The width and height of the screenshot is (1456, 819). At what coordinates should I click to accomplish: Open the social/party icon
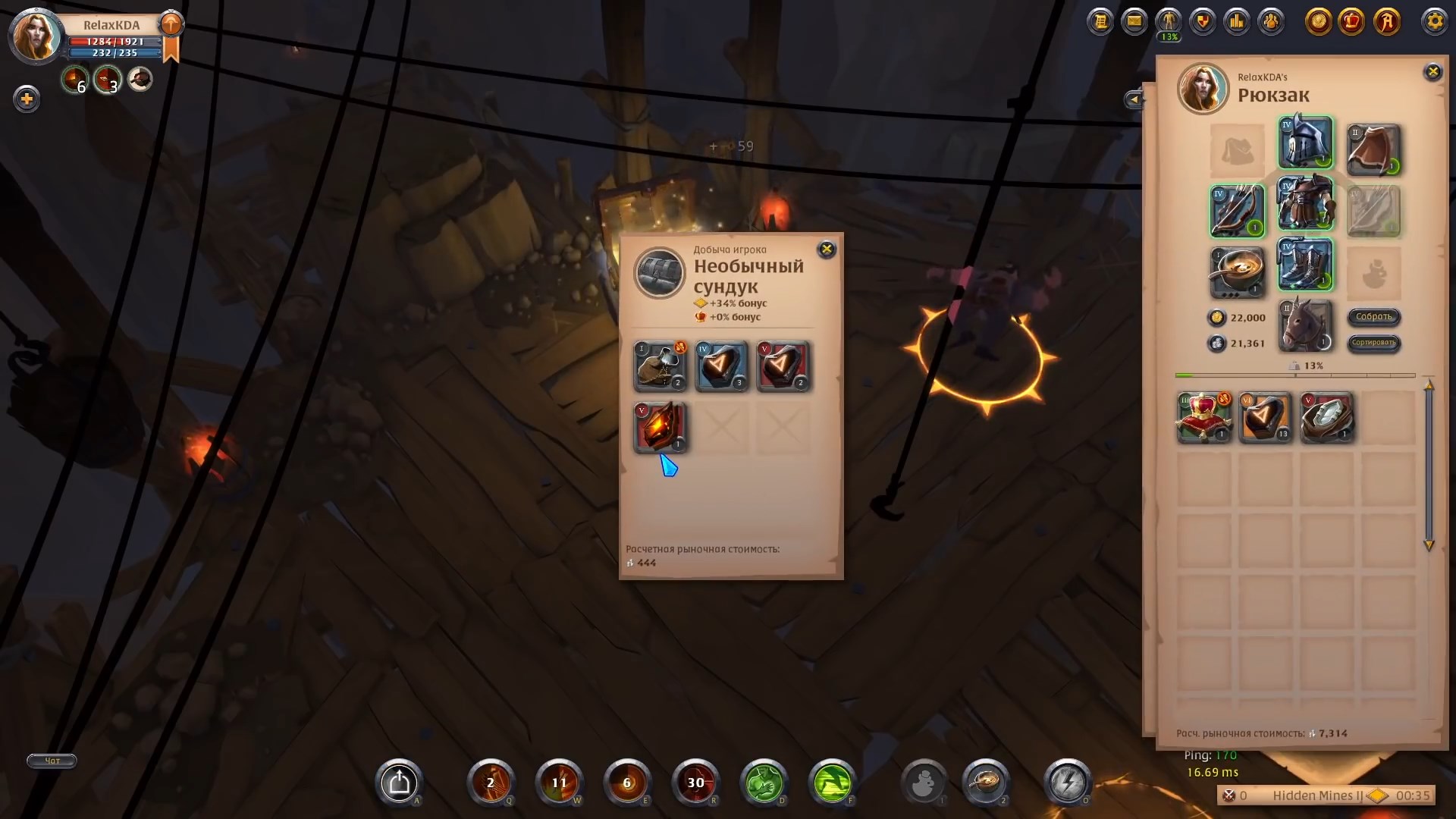(x=1272, y=21)
